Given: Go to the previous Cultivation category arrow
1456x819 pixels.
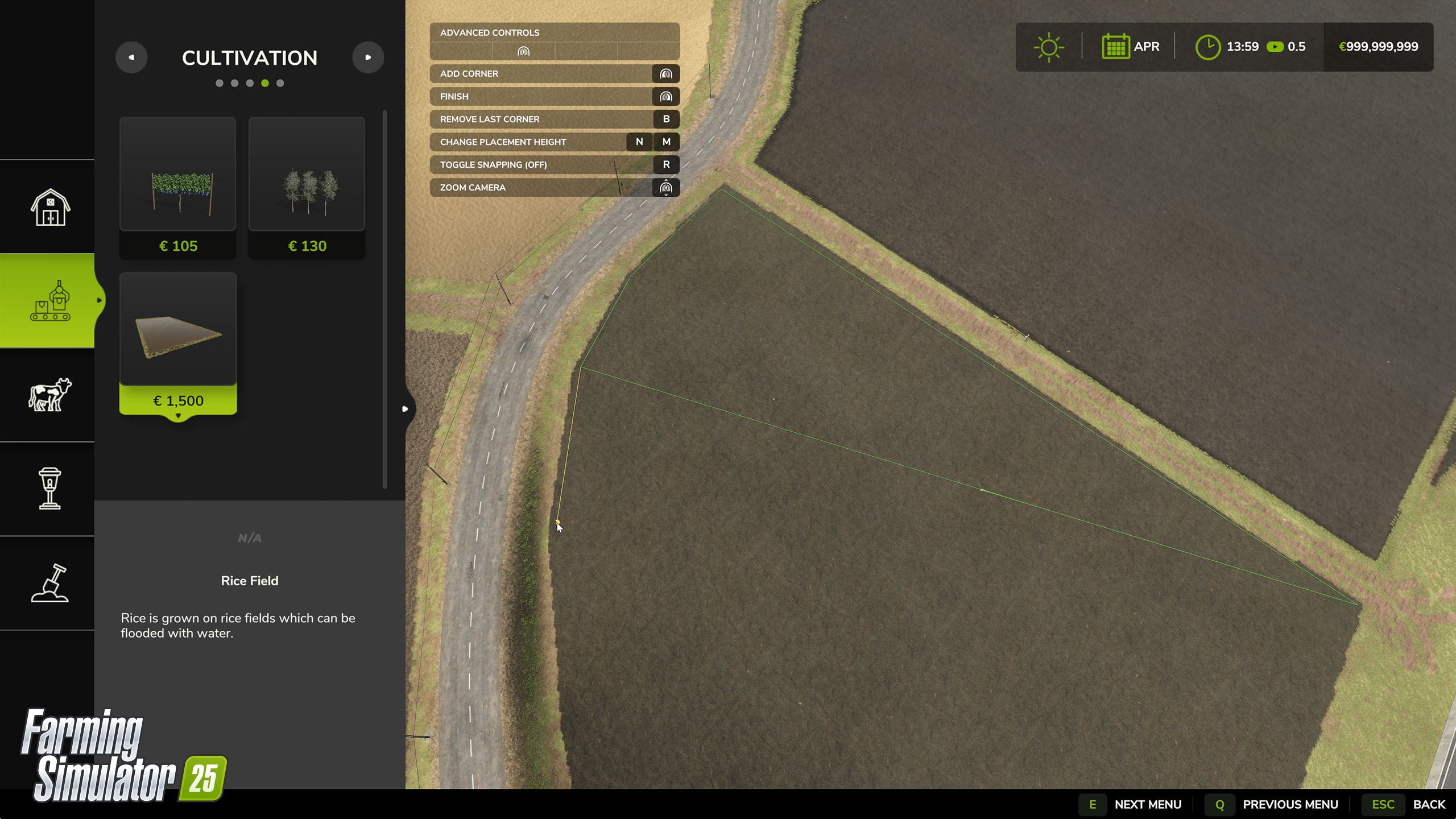Looking at the screenshot, I should pos(131,57).
